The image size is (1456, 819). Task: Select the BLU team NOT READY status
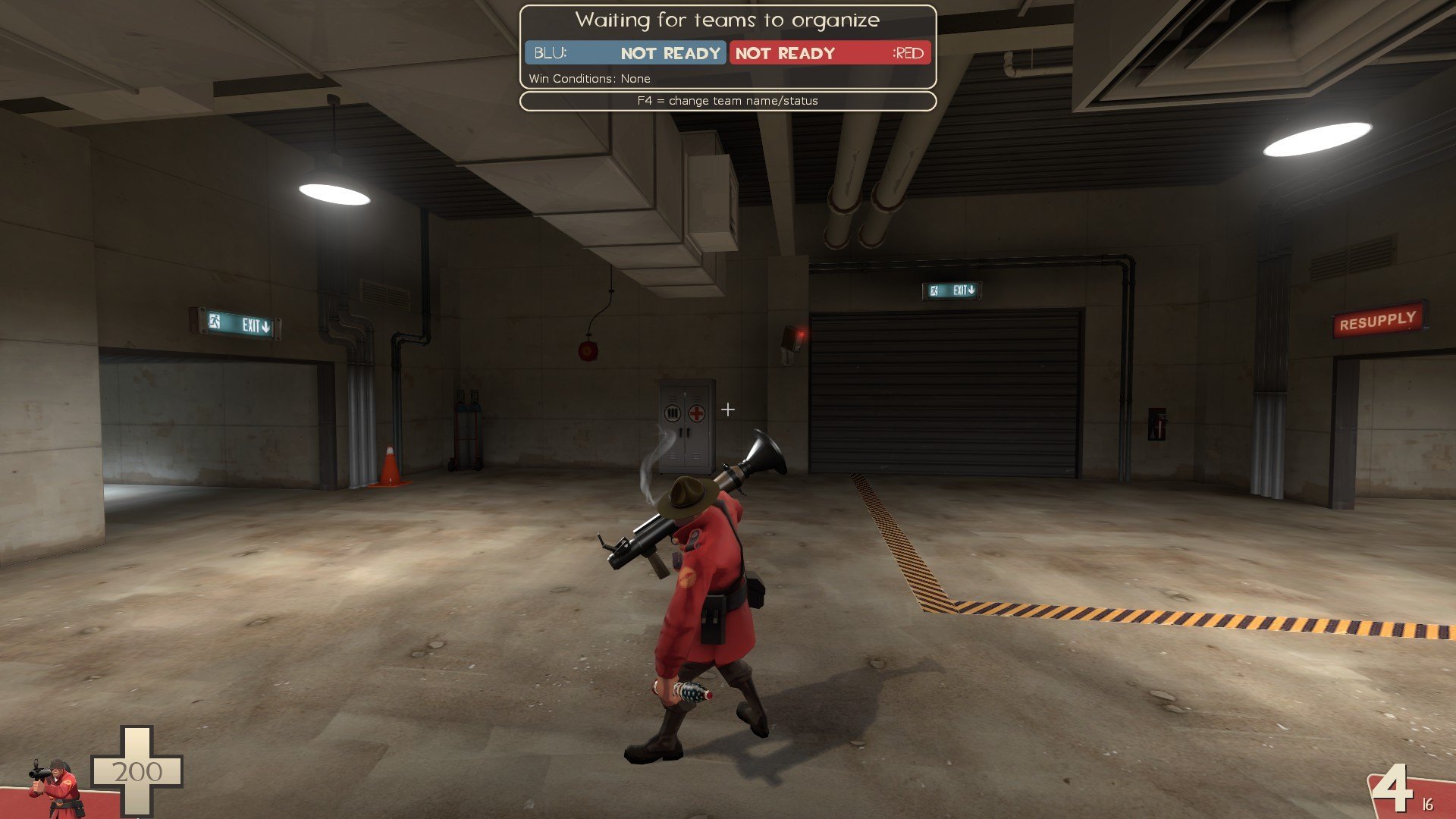(x=670, y=53)
